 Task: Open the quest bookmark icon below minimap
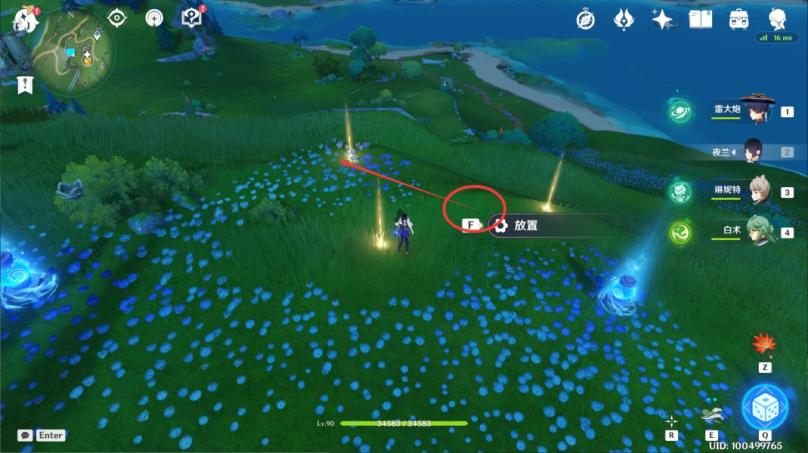pos(25,85)
